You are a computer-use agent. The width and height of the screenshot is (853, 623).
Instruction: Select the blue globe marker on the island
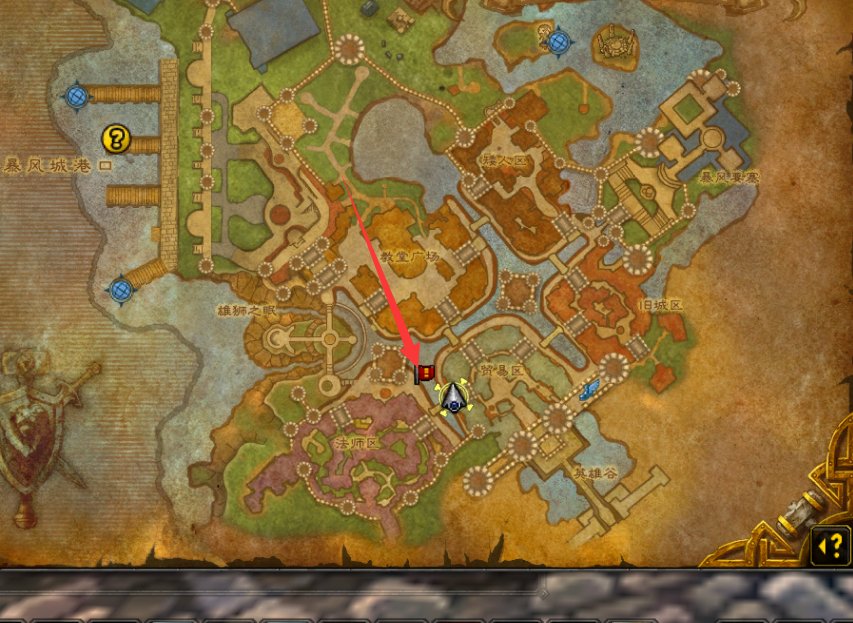(558, 42)
